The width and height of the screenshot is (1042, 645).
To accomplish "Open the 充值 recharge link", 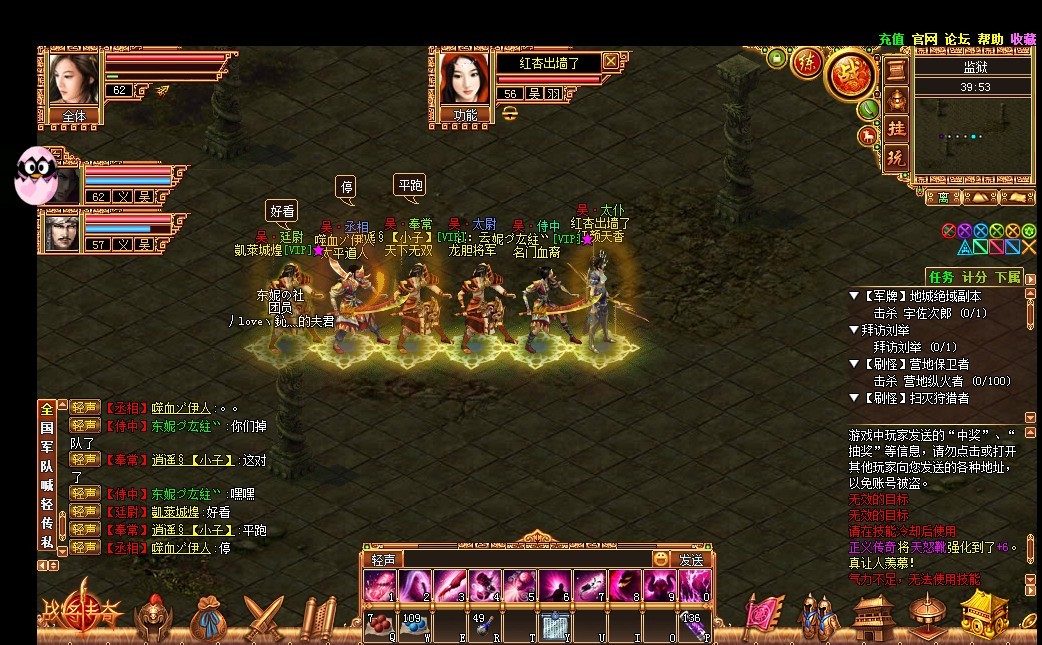I will tap(891, 39).
